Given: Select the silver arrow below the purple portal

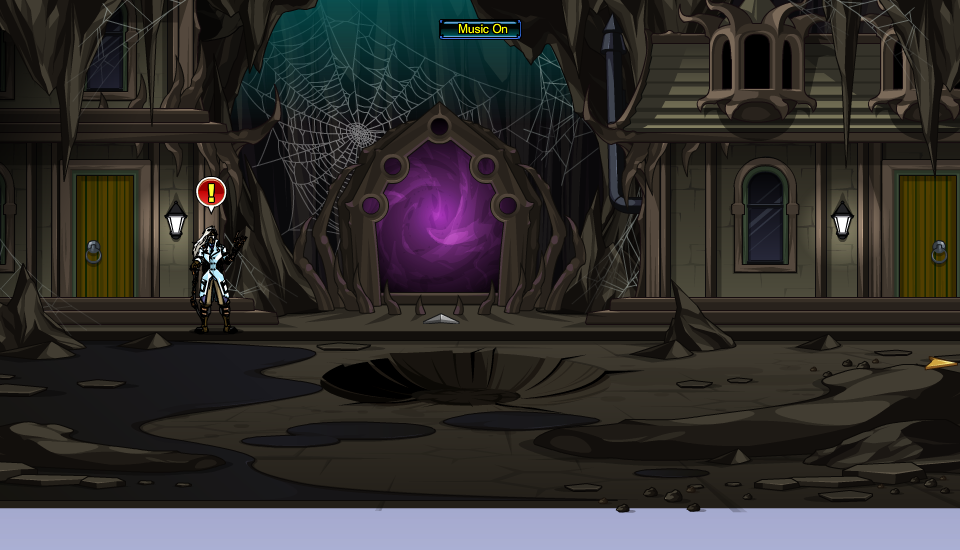Looking at the screenshot, I should 440,319.
